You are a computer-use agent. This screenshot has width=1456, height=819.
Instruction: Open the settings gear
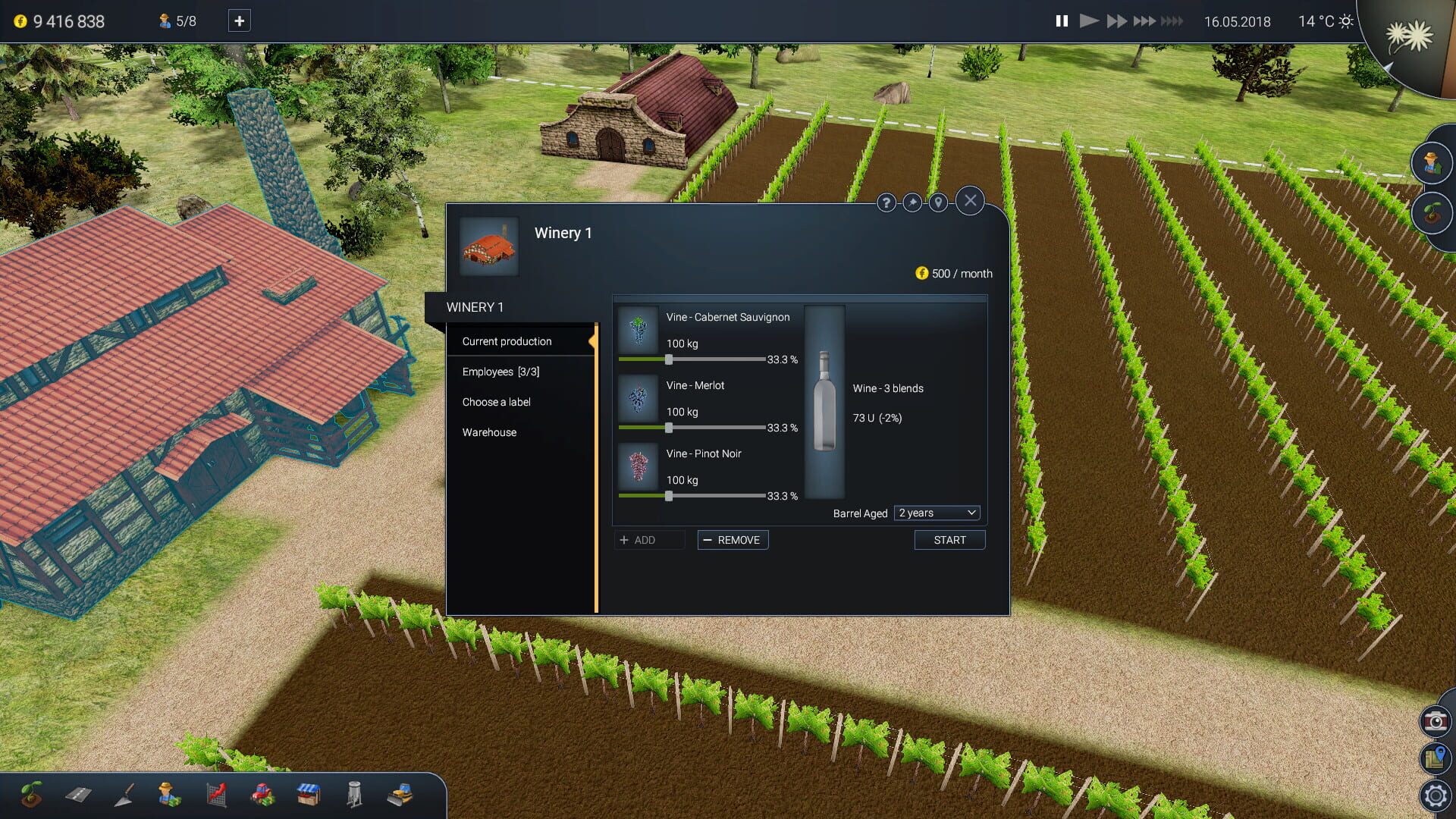coord(1436,795)
